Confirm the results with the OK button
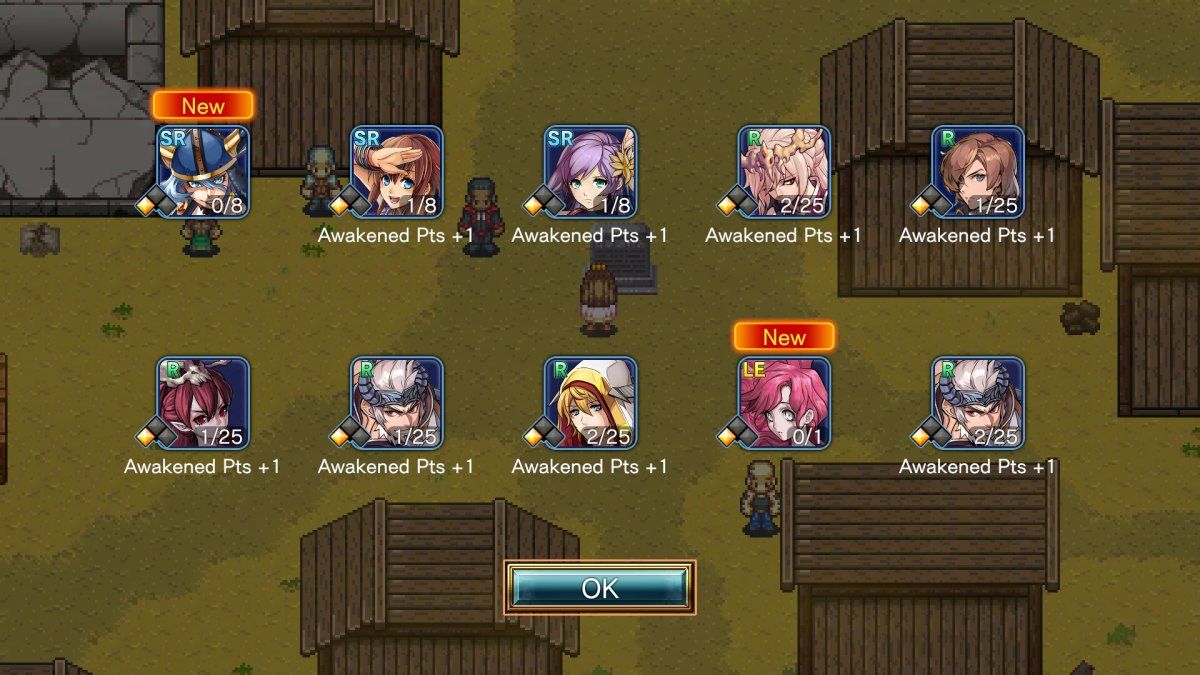The width and height of the screenshot is (1200, 675). coord(600,588)
